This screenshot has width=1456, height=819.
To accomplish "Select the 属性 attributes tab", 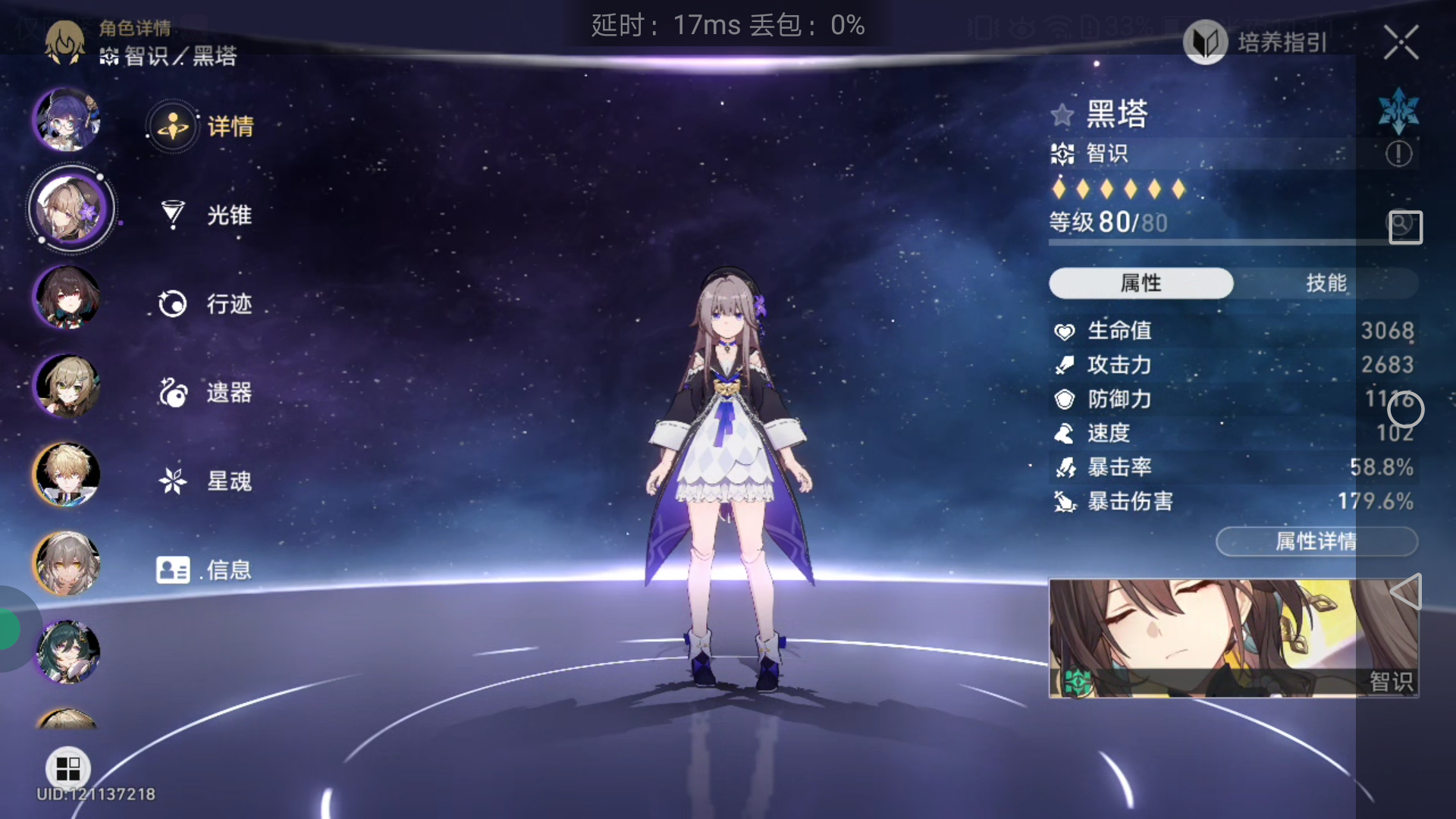I will [1141, 283].
